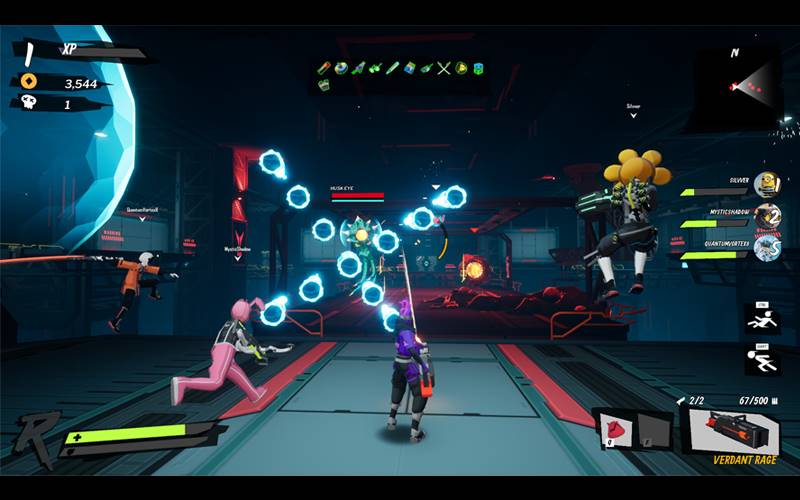Screen dimensions: 800x500
Task: Click the gold coin currency icon
Action: point(27,83)
